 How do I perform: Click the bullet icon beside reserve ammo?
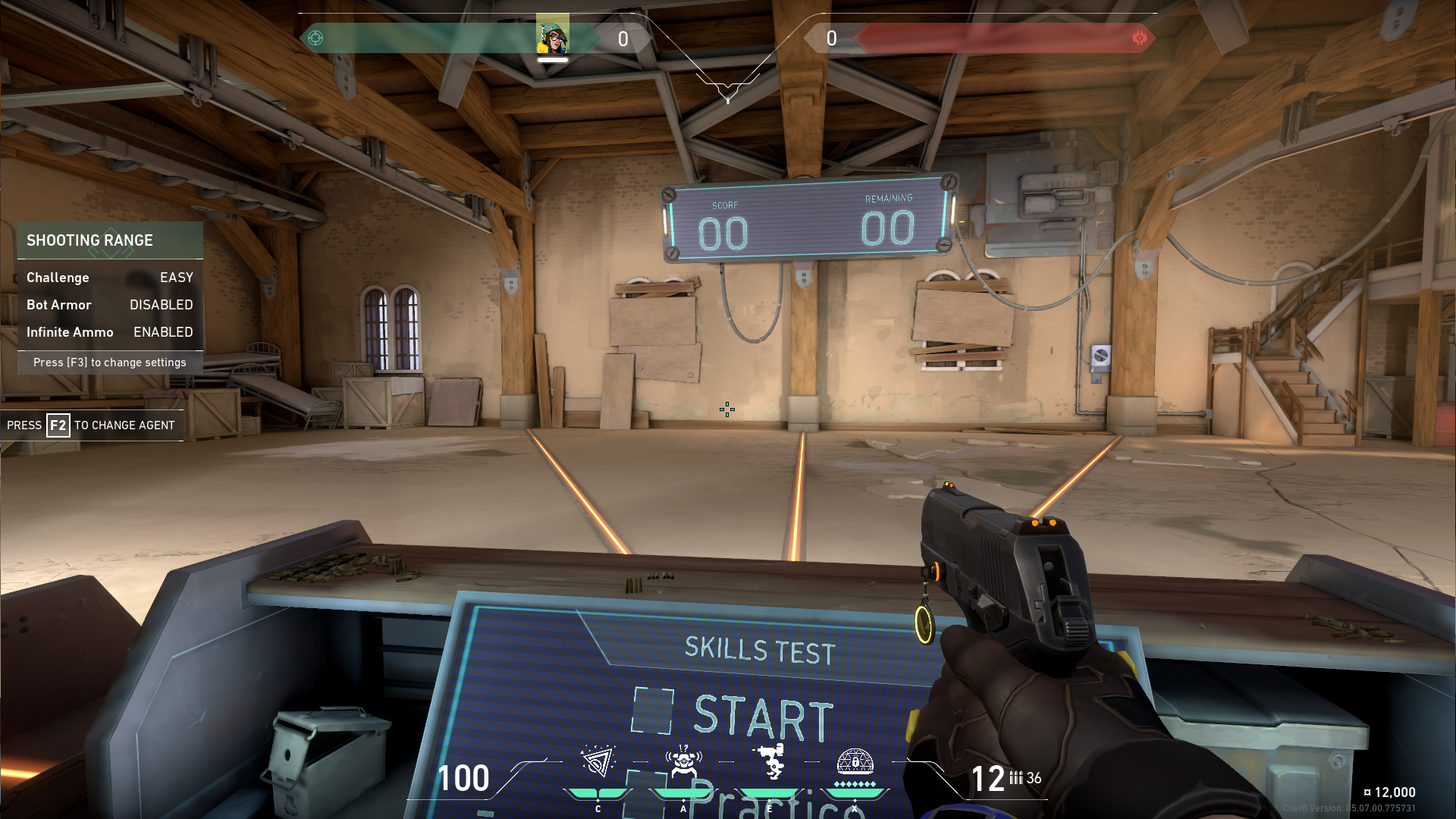(1016, 777)
